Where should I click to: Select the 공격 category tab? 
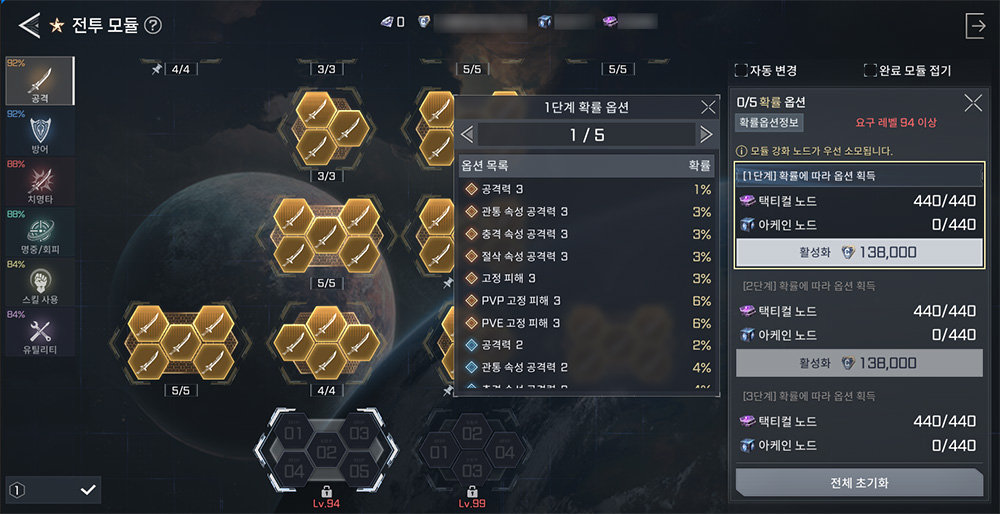[40, 81]
